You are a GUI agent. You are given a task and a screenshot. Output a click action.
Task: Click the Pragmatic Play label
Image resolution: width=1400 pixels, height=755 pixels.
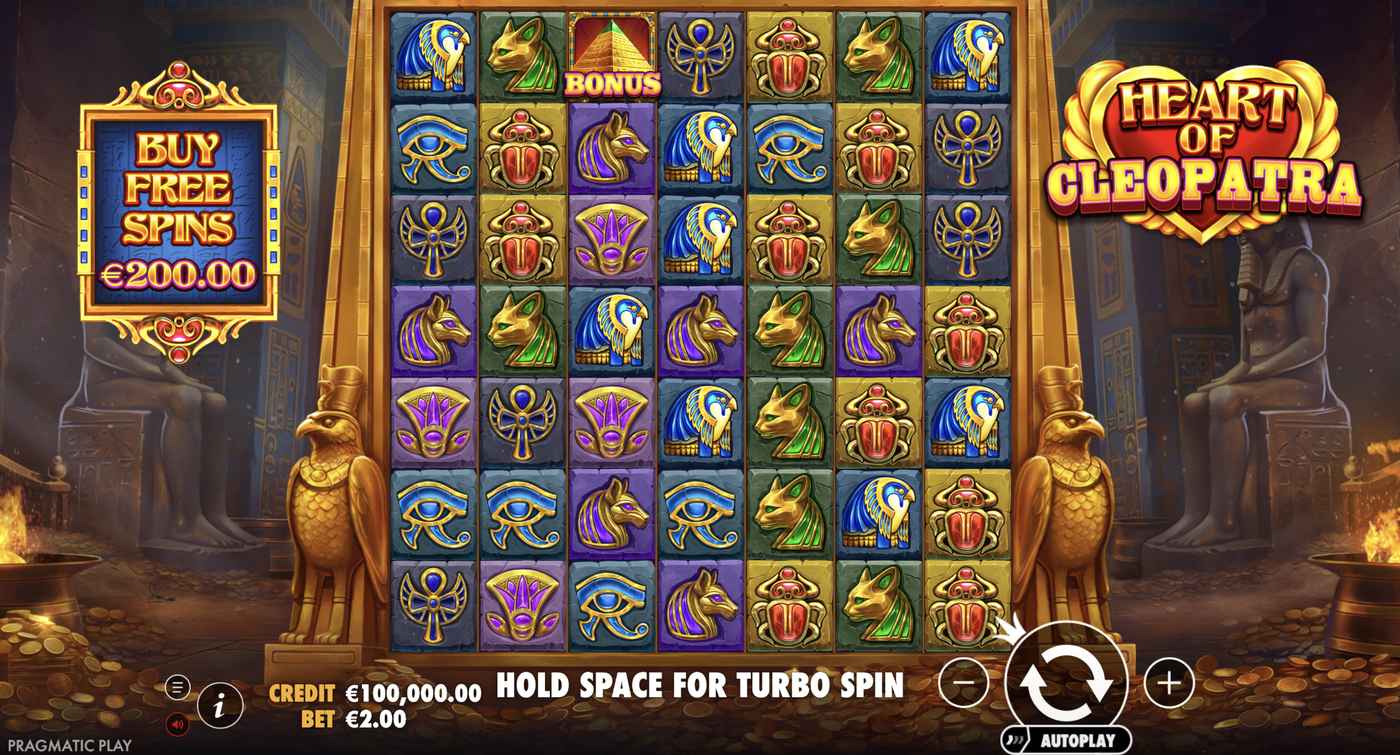[68, 743]
